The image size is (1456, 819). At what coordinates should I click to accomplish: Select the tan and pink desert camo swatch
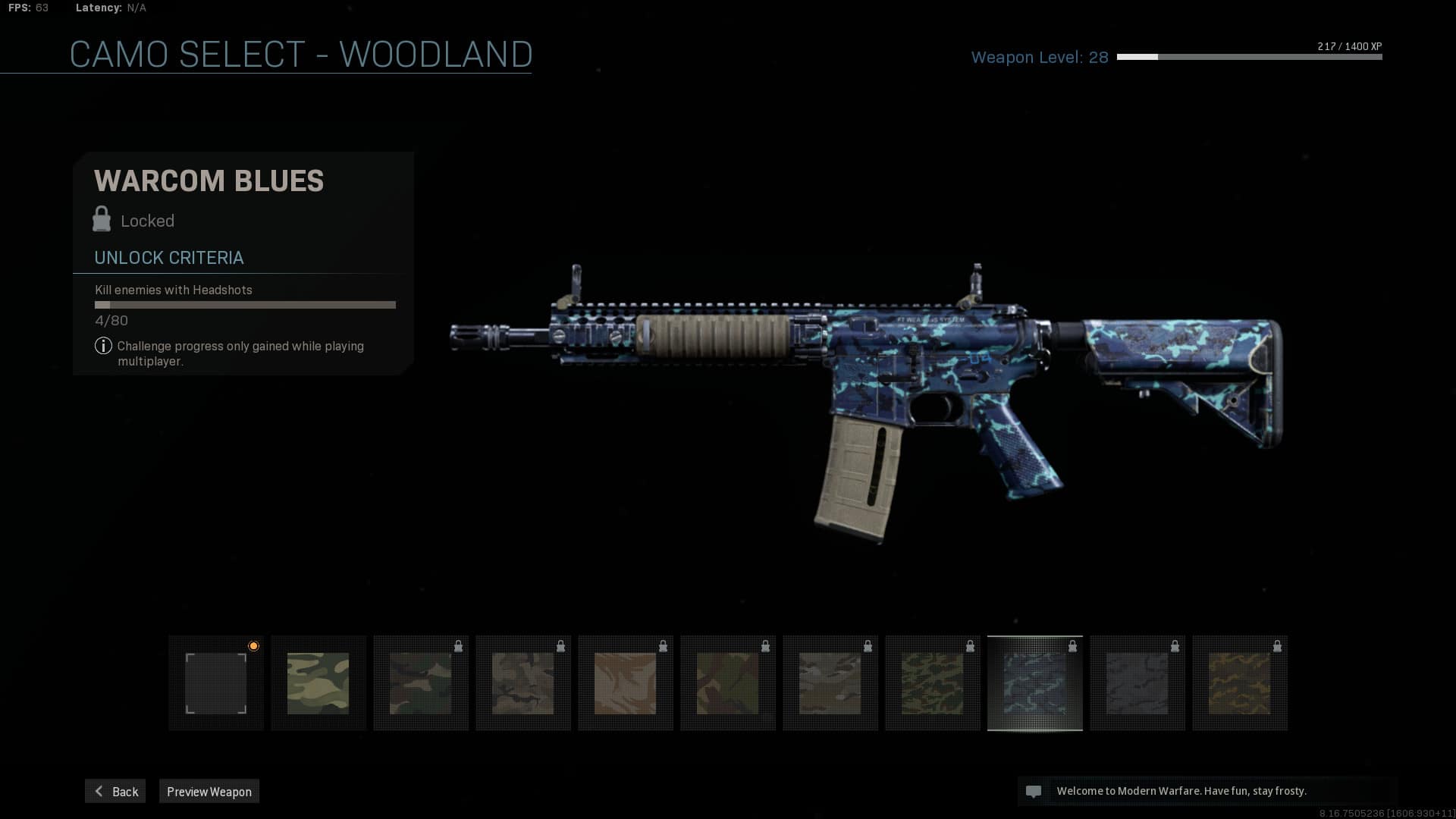point(626,683)
